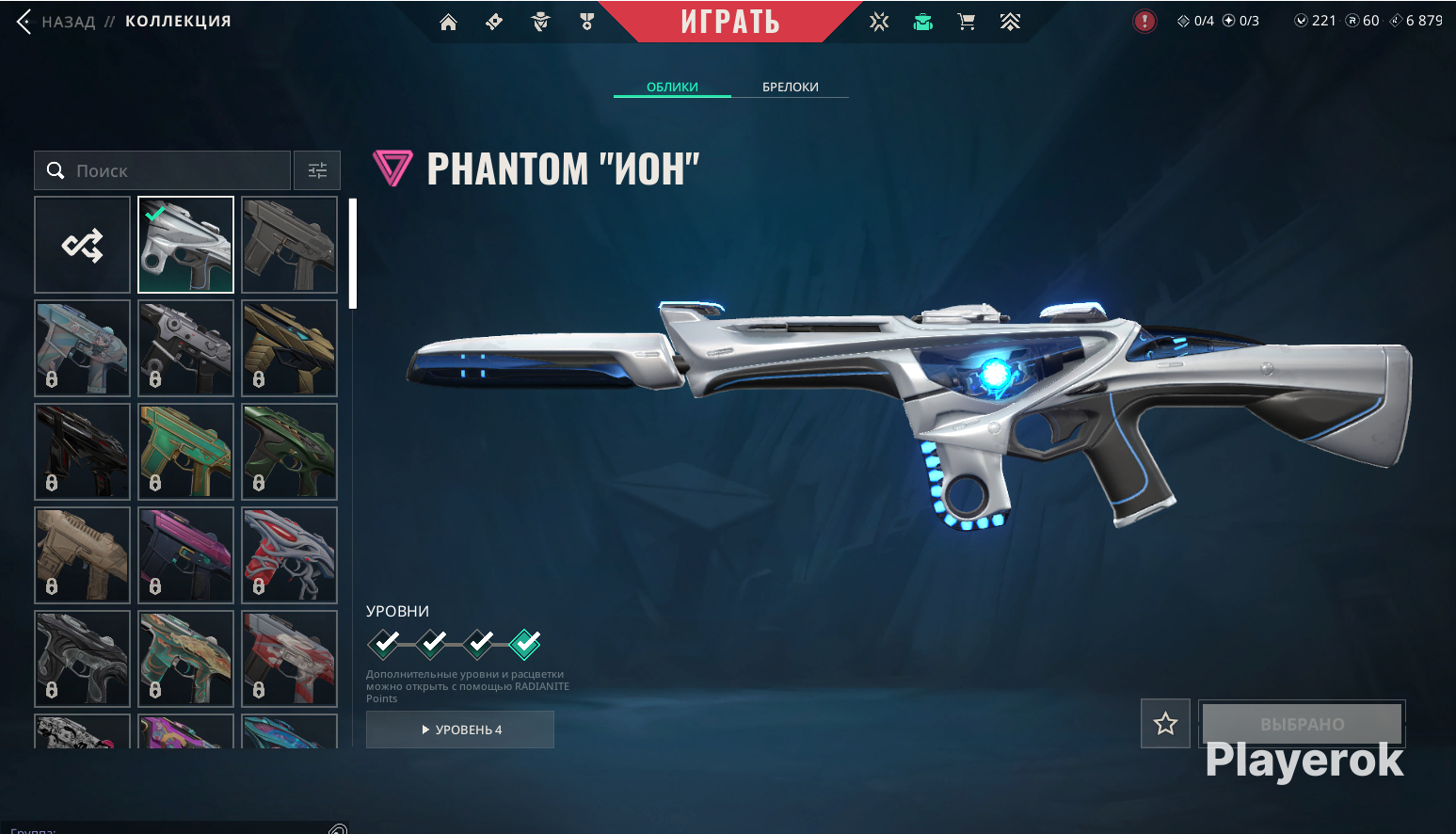Screen dimensions: 1456x834
Task: Select the ОБЛИКИ tab
Action: (672, 87)
